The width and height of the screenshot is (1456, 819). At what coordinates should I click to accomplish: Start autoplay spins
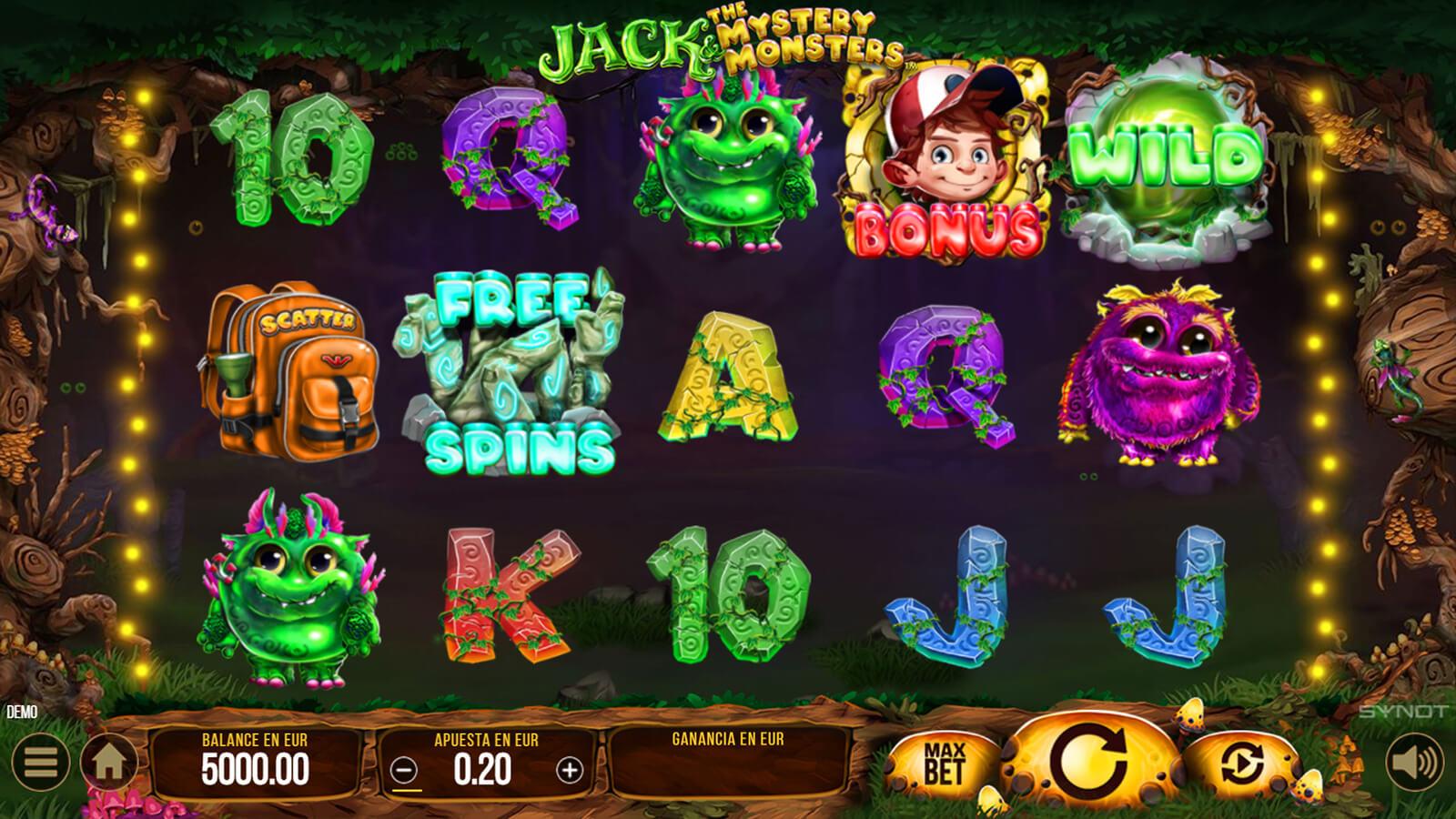click(x=1241, y=763)
